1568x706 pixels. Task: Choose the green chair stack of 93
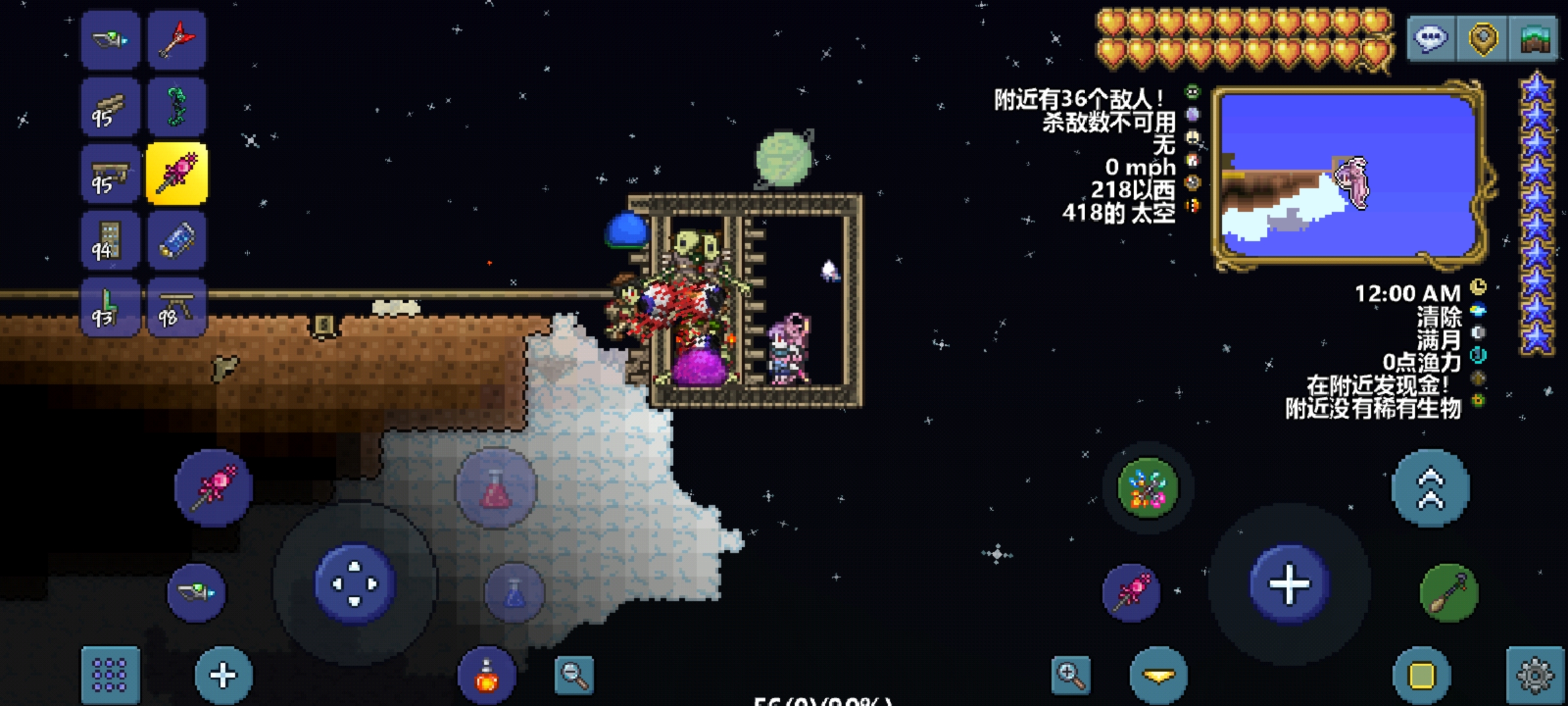110,307
